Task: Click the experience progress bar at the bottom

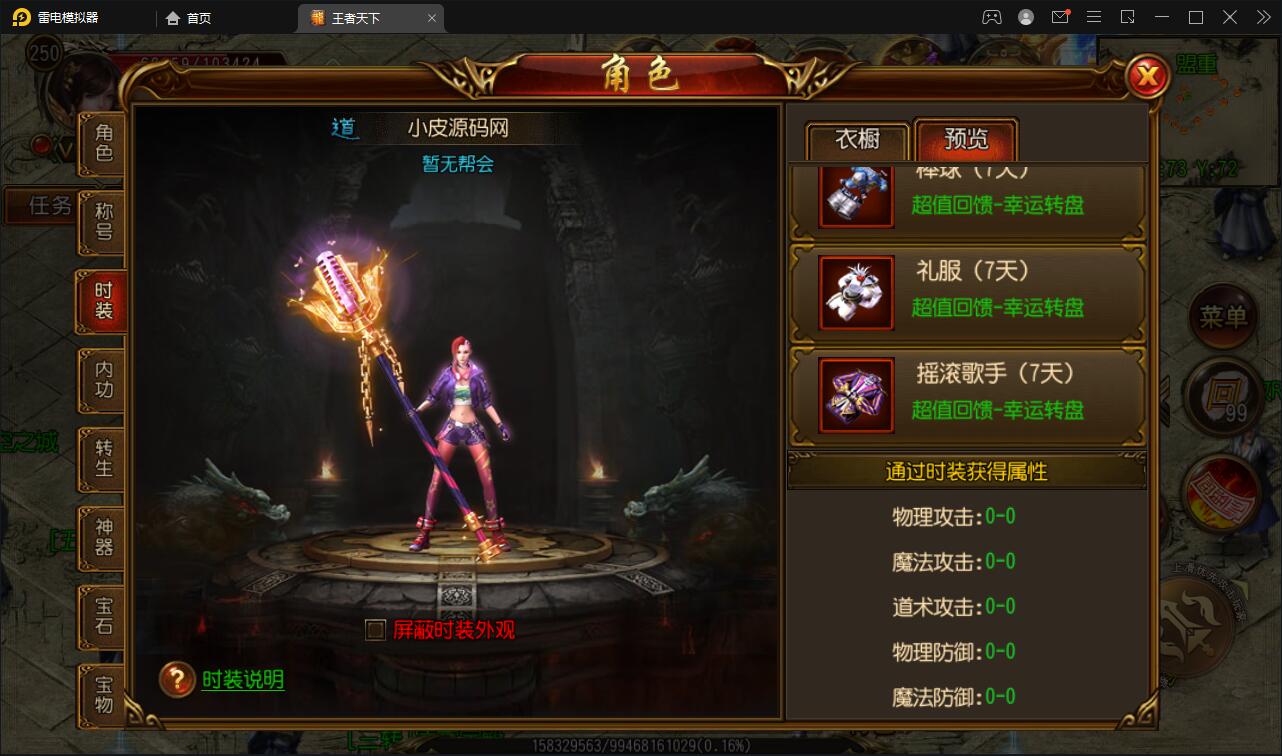Action: [640, 744]
